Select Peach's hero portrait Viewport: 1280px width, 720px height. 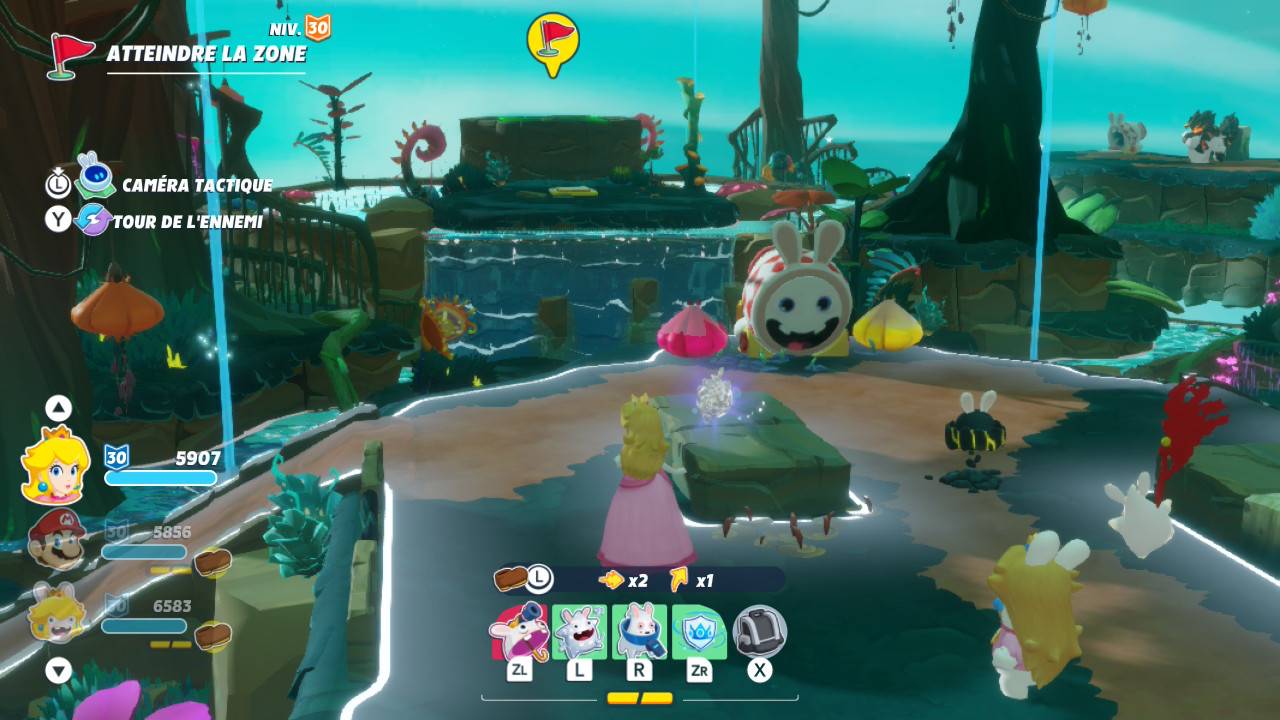(x=56, y=465)
